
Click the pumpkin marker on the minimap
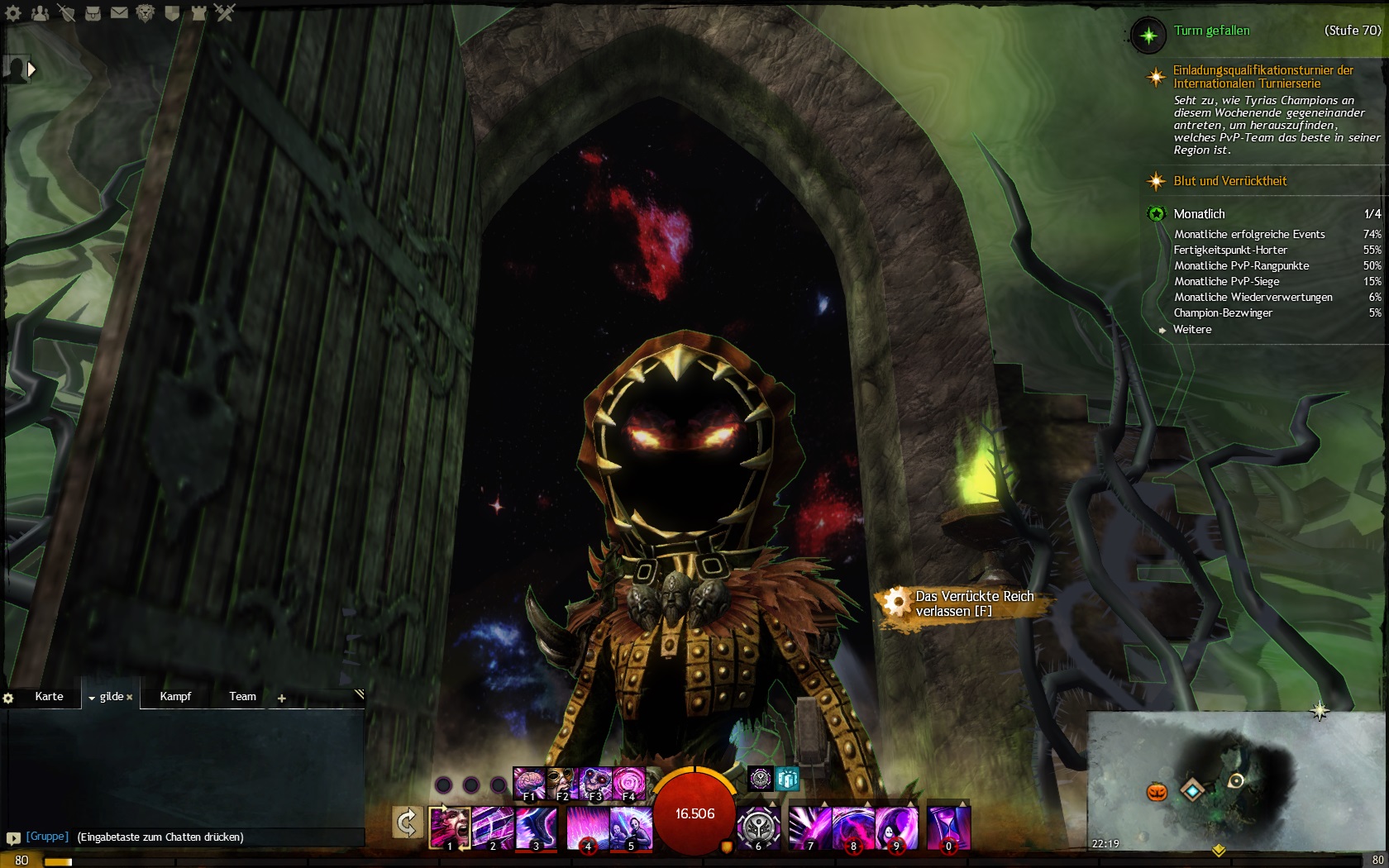click(1156, 791)
